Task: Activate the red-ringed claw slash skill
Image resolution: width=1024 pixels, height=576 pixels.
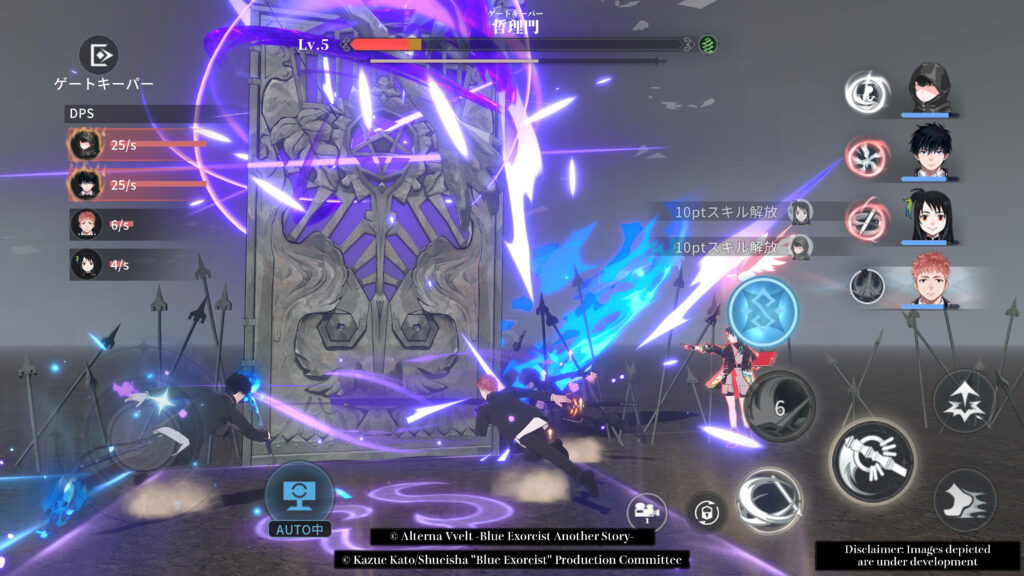Action: 866,157
